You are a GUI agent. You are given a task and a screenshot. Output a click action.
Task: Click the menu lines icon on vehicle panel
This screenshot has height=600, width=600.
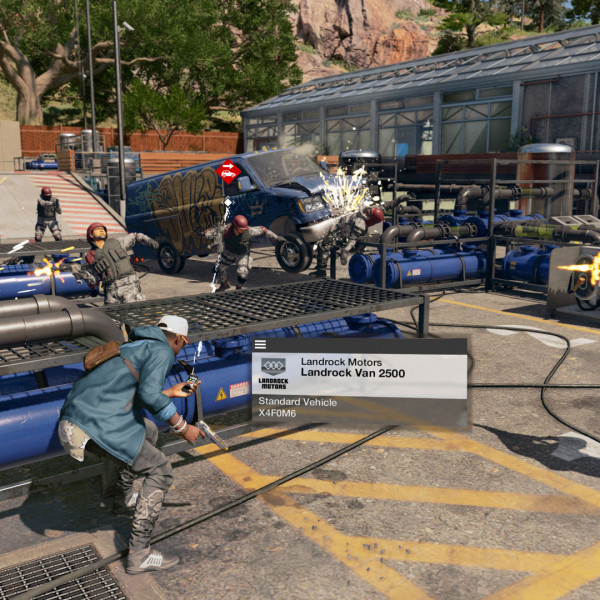260,345
